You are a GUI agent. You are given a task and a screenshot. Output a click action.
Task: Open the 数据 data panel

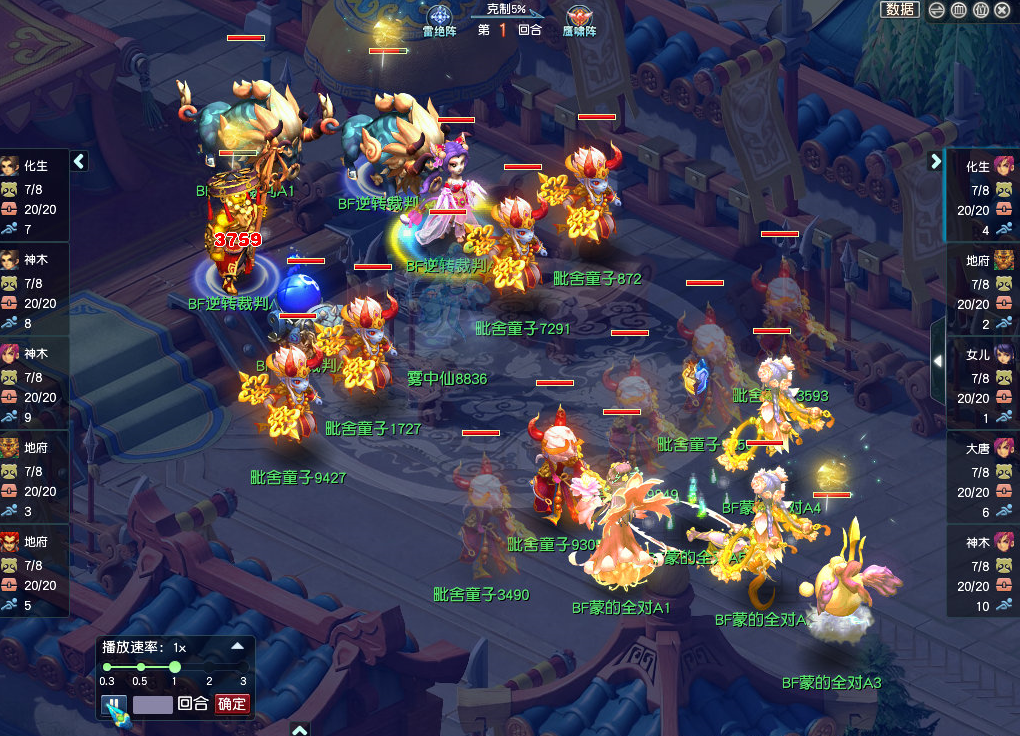pos(900,9)
